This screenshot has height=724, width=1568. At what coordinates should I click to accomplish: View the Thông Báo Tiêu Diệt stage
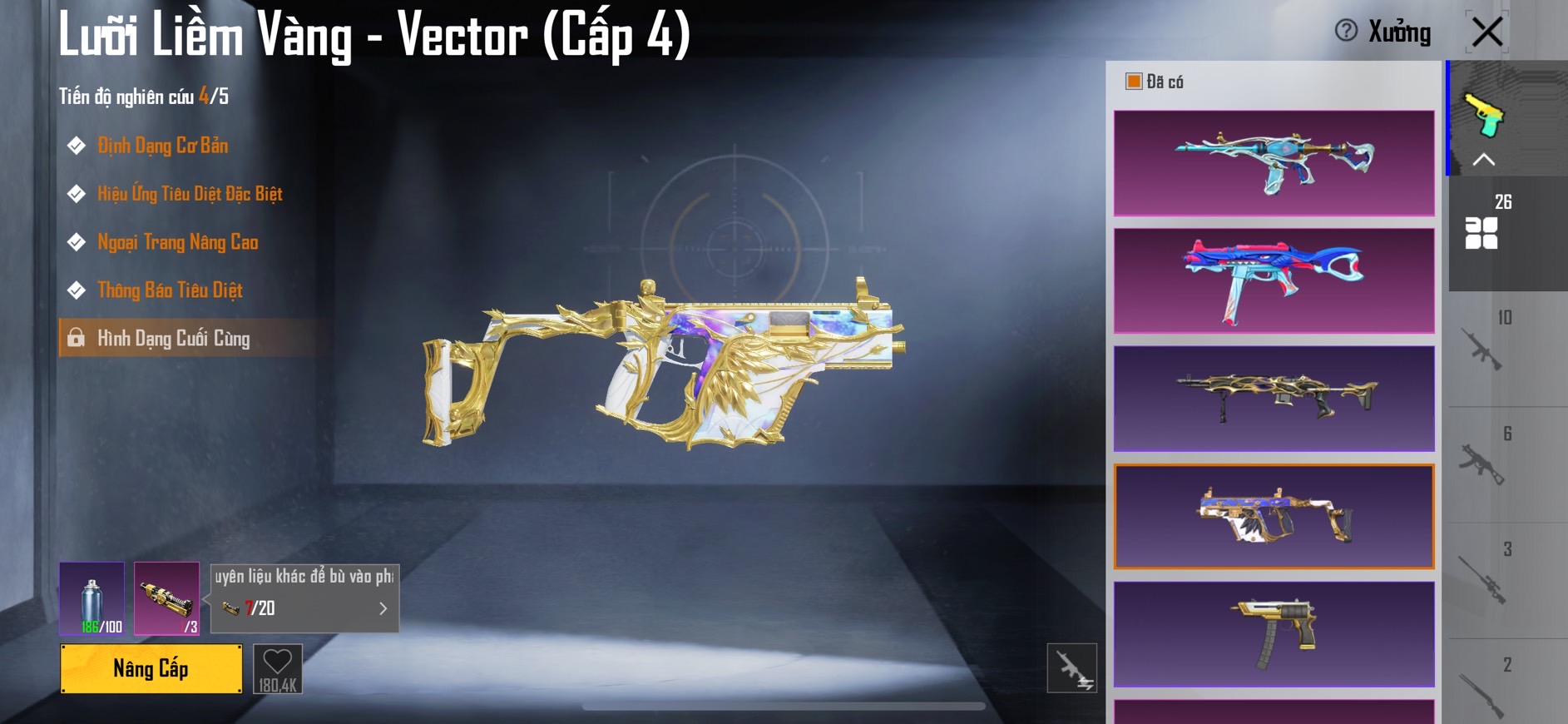[x=170, y=290]
